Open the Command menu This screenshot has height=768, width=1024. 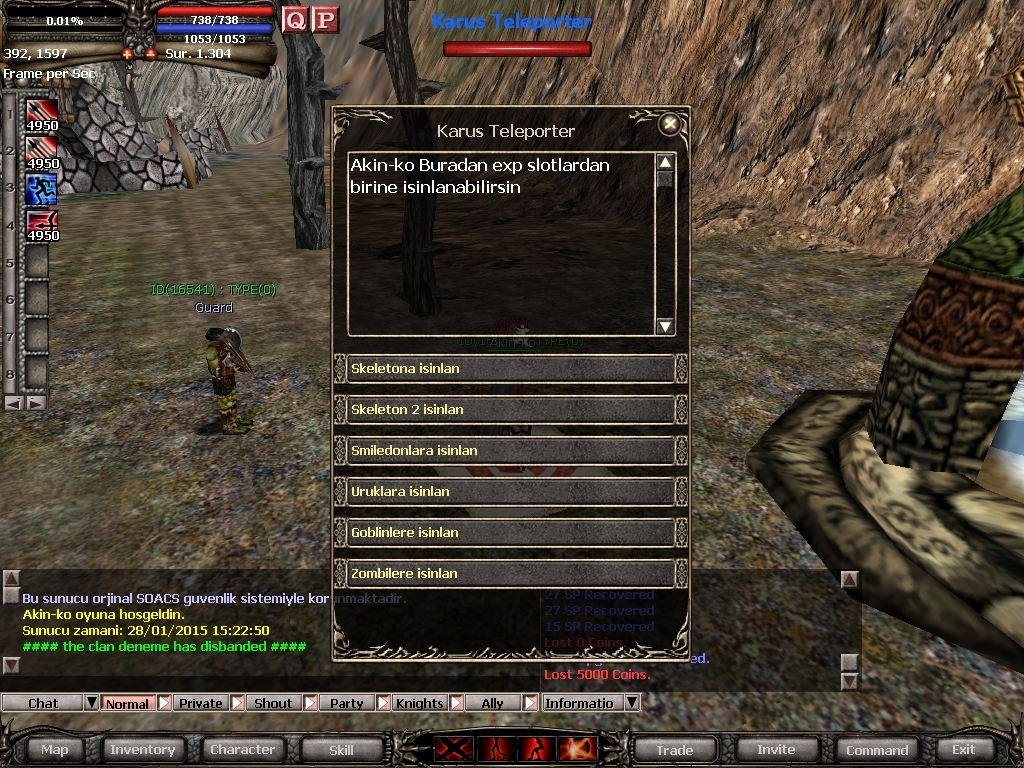click(x=877, y=749)
